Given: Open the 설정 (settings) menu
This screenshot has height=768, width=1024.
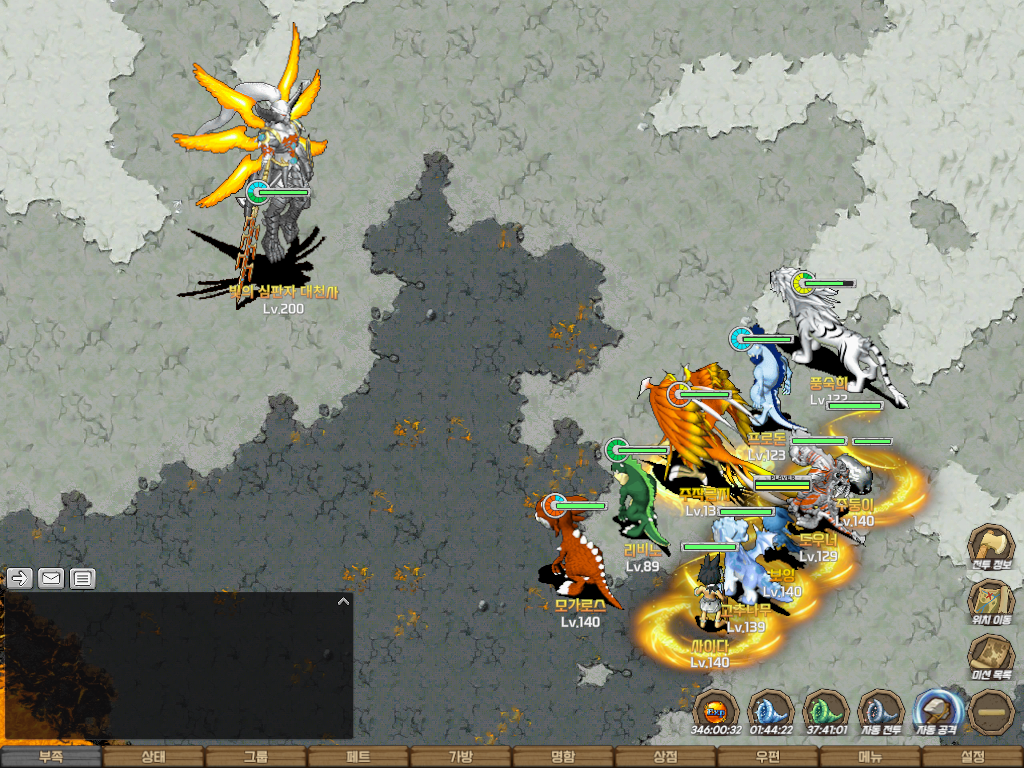Looking at the screenshot, I should [x=972, y=757].
